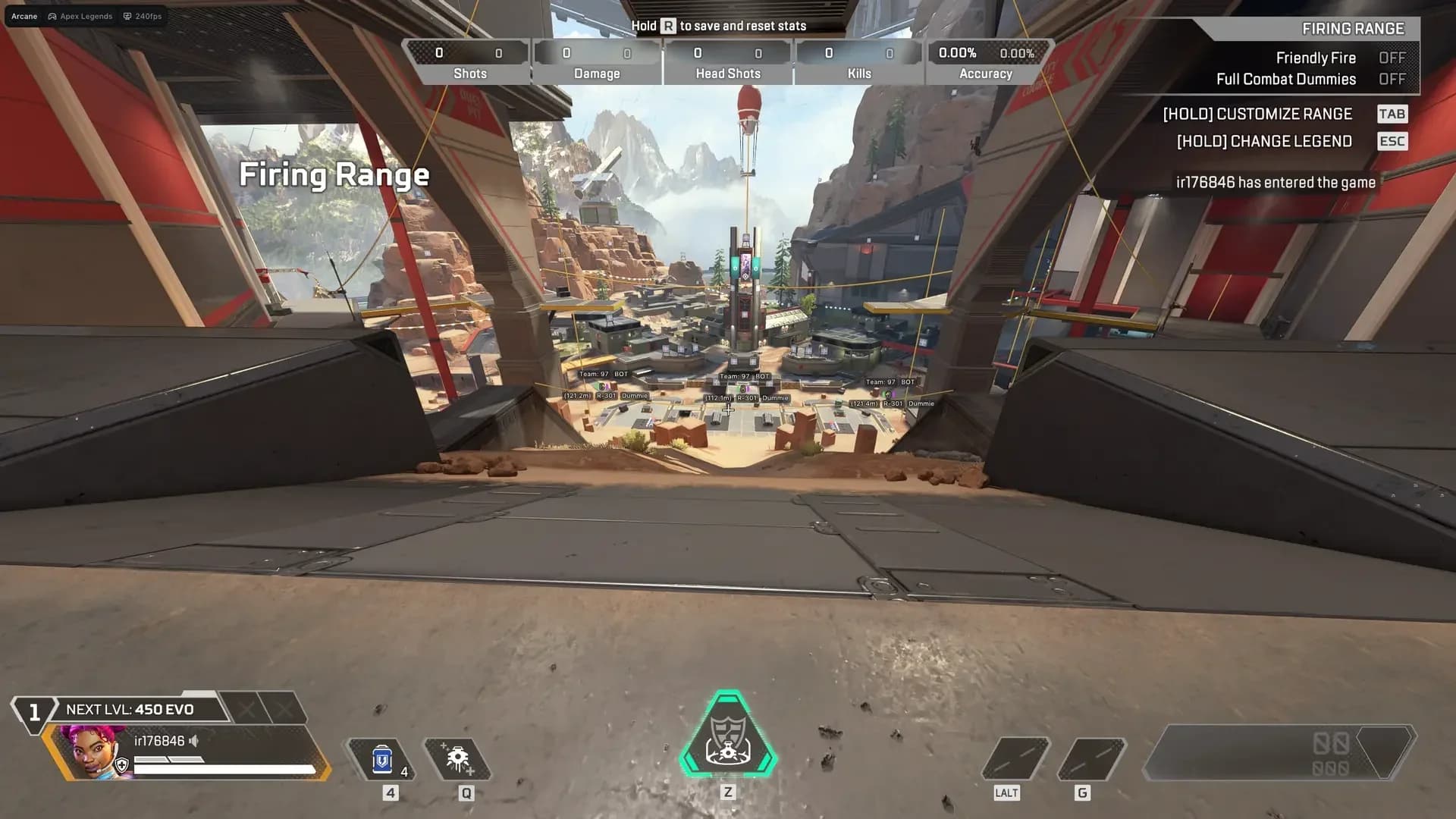Click the 240fps monitor counter icon

click(x=126, y=16)
